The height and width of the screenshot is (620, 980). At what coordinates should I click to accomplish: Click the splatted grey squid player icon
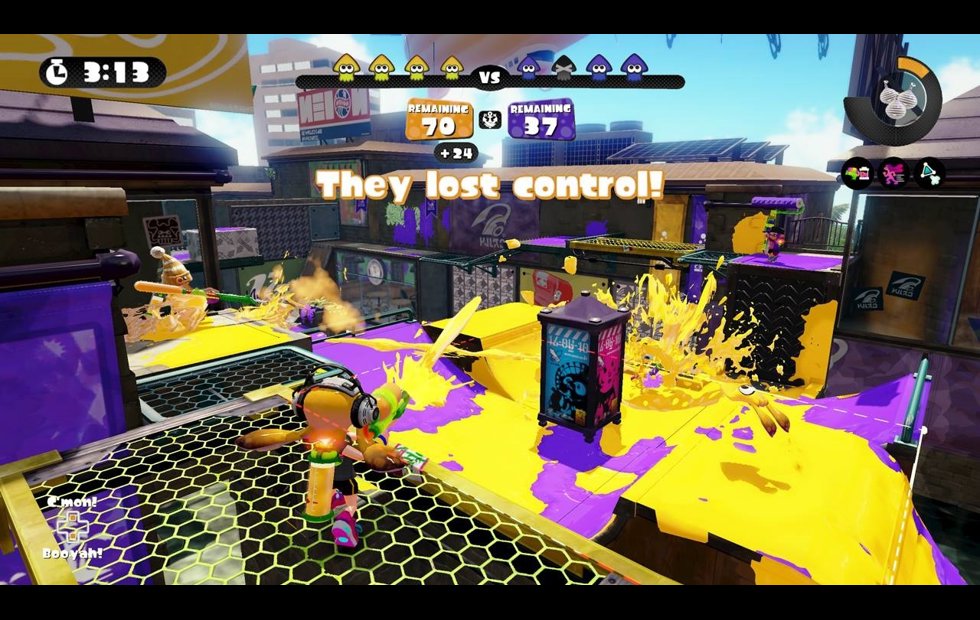point(564,68)
